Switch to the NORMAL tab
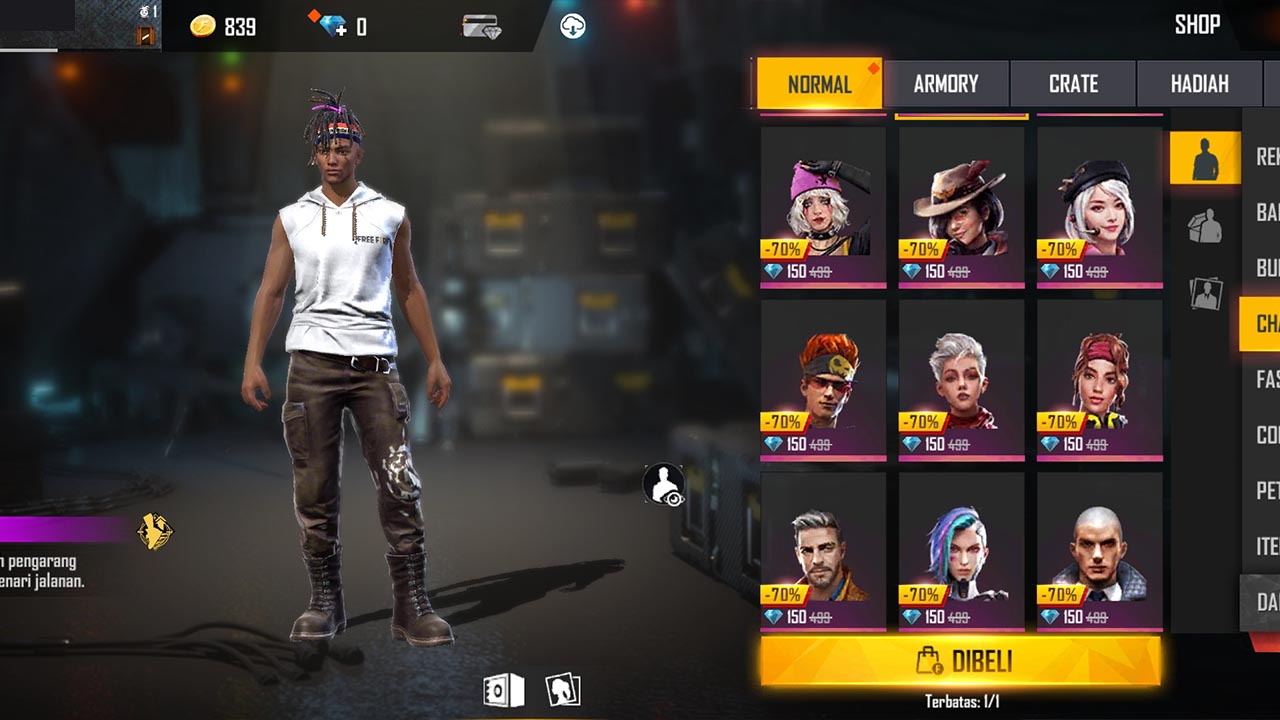 pos(819,84)
